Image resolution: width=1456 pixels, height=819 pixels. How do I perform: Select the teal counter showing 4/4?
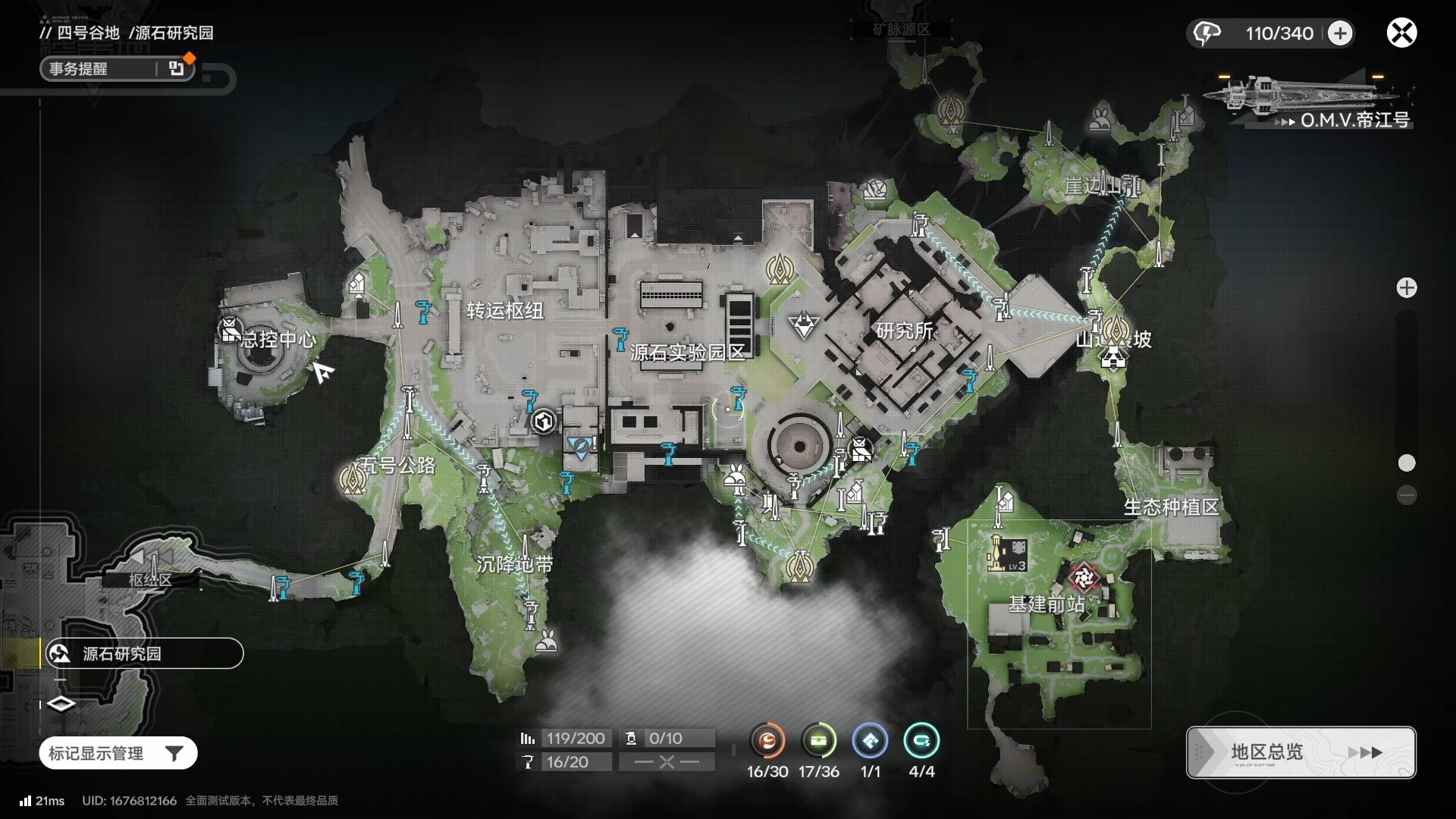click(x=921, y=741)
